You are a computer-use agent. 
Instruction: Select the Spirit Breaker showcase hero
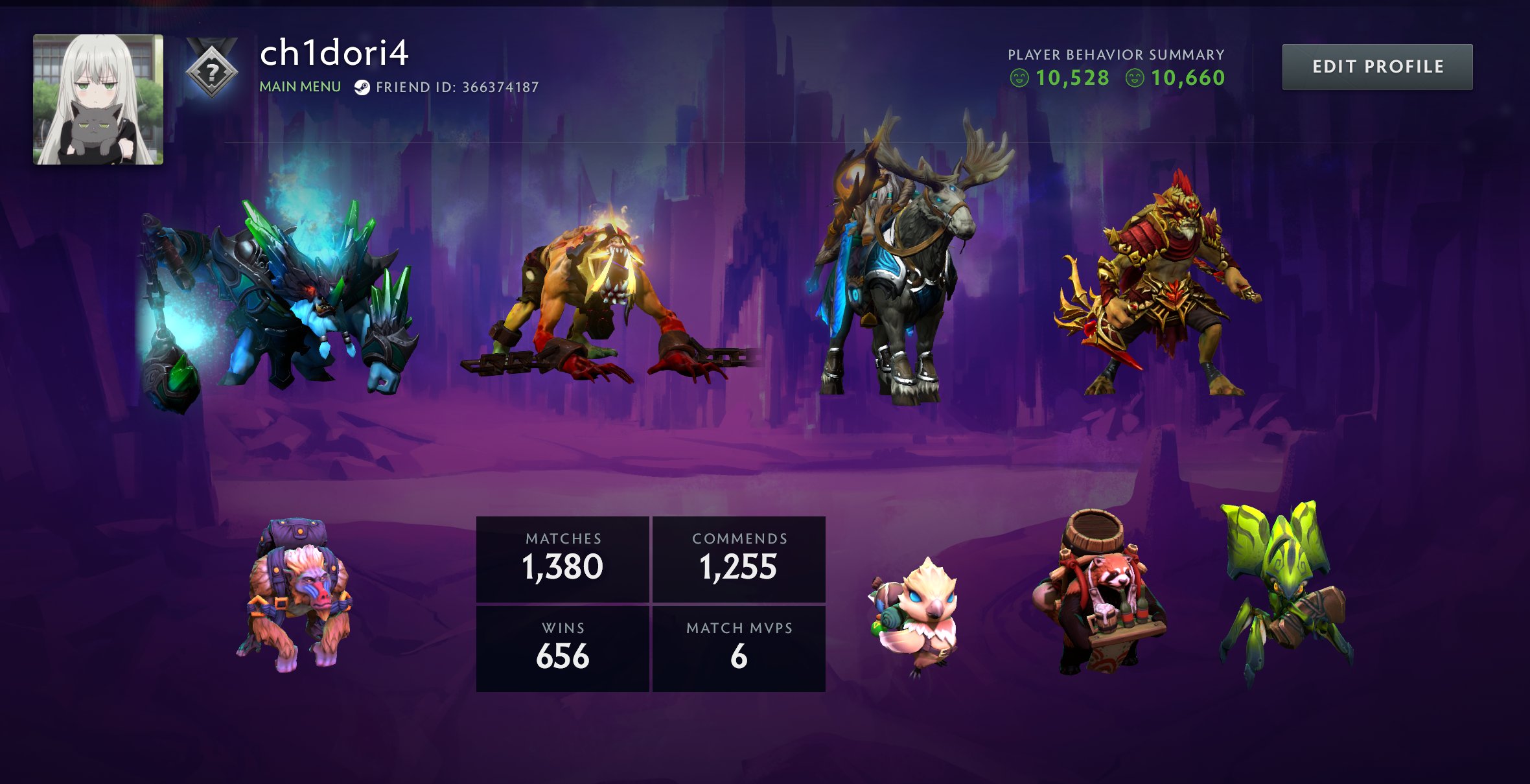coord(285,298)
